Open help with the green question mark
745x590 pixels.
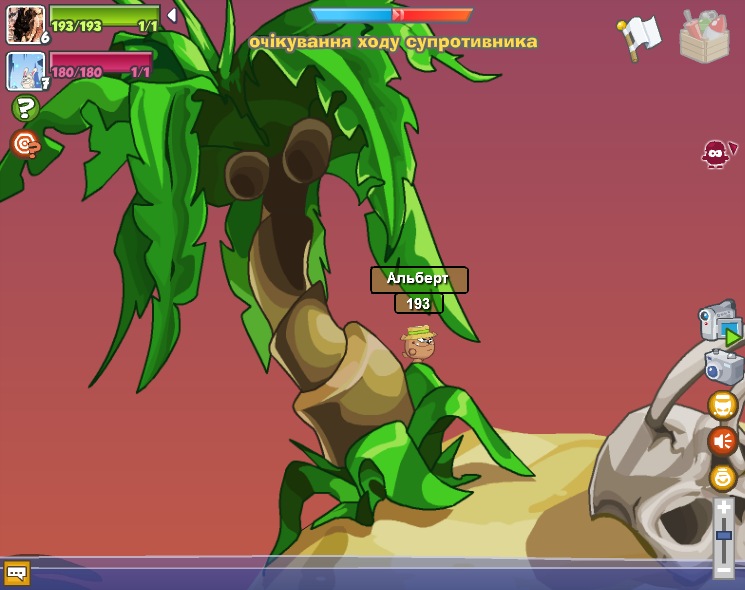point(25,108)
